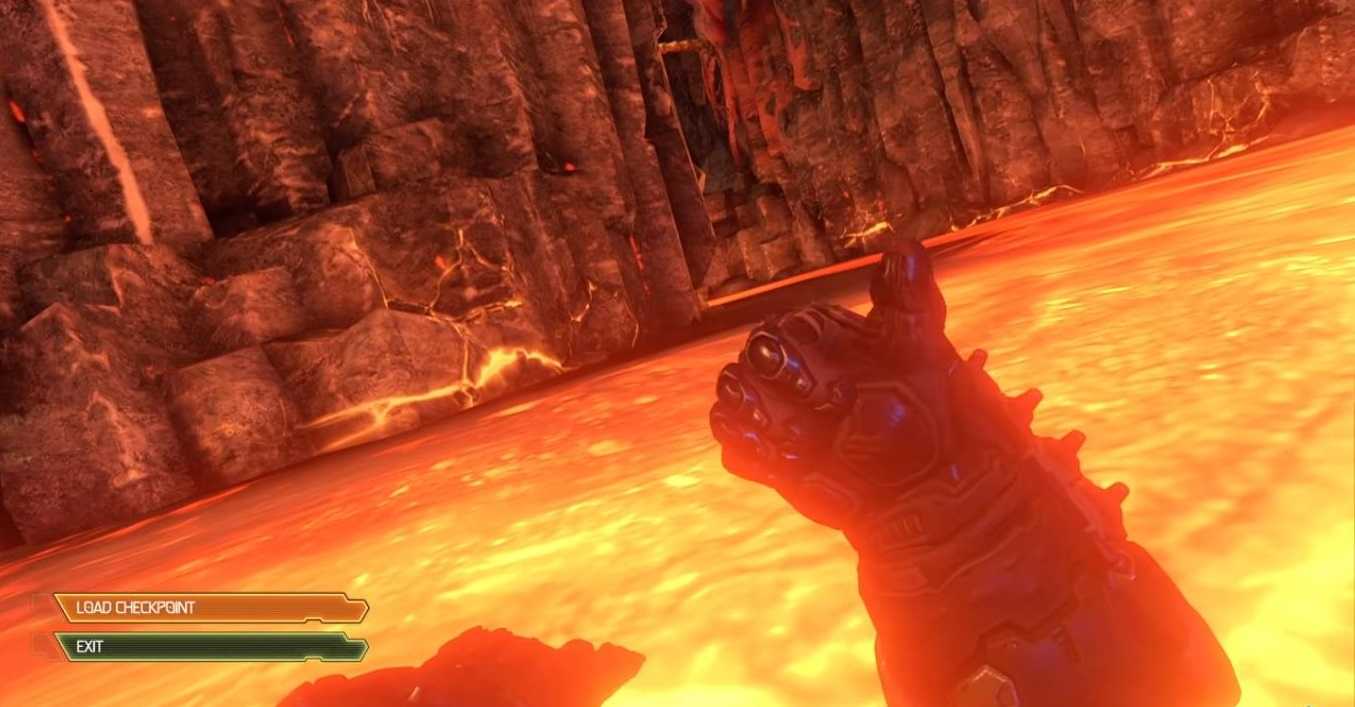This screenshot has width=1355, height=707.
Task: Choose the Exit menu entry
Action: click(210, 647)
